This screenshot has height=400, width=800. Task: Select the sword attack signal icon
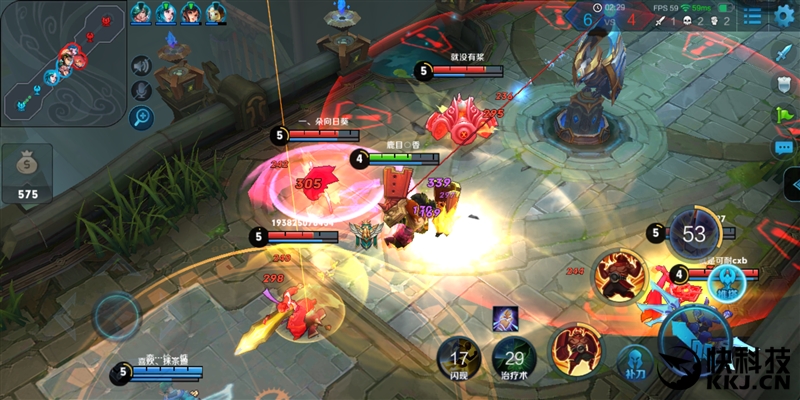[x=784, y=50]
